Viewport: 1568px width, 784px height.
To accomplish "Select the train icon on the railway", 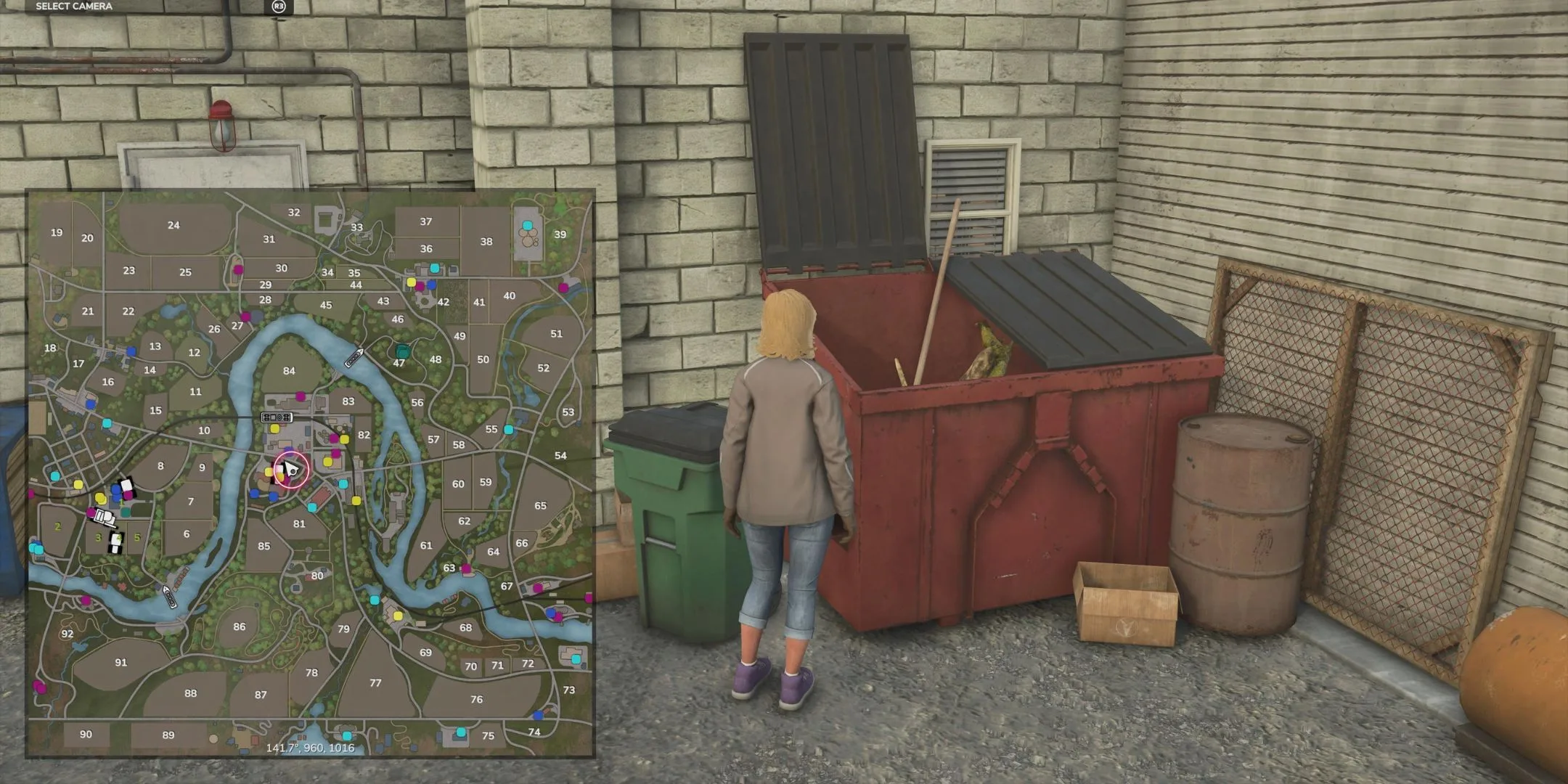I will [276, 417].
